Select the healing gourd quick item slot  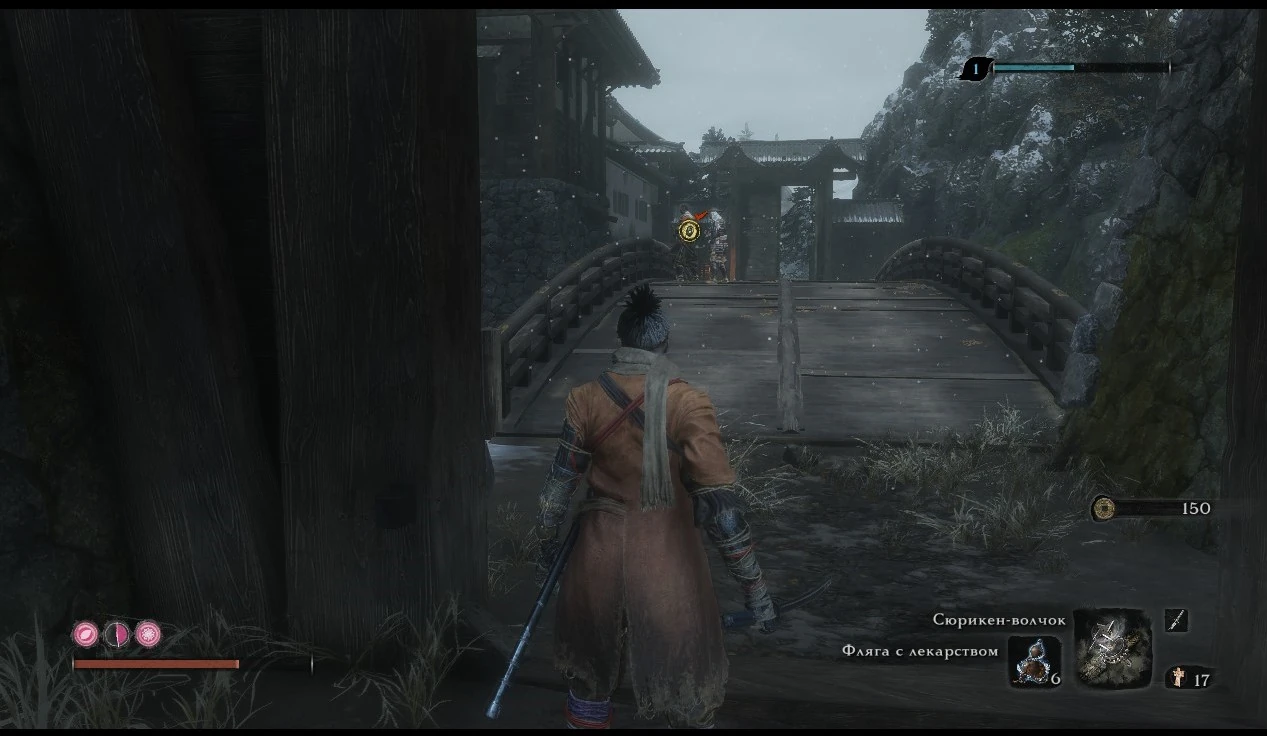(1034, 660)
